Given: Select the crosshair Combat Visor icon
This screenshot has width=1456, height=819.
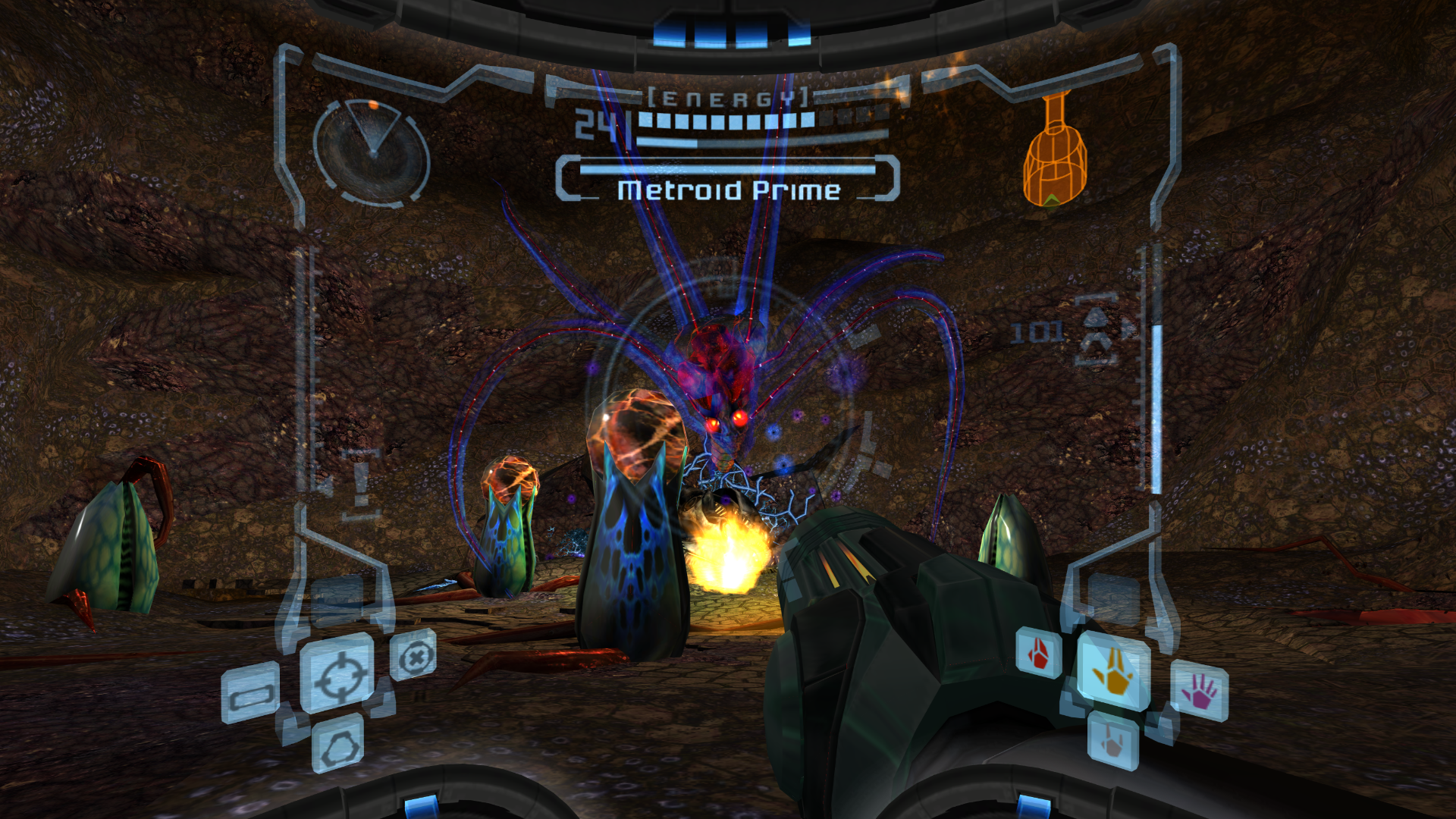Looking at the screenshot, I should pos(338,674).
